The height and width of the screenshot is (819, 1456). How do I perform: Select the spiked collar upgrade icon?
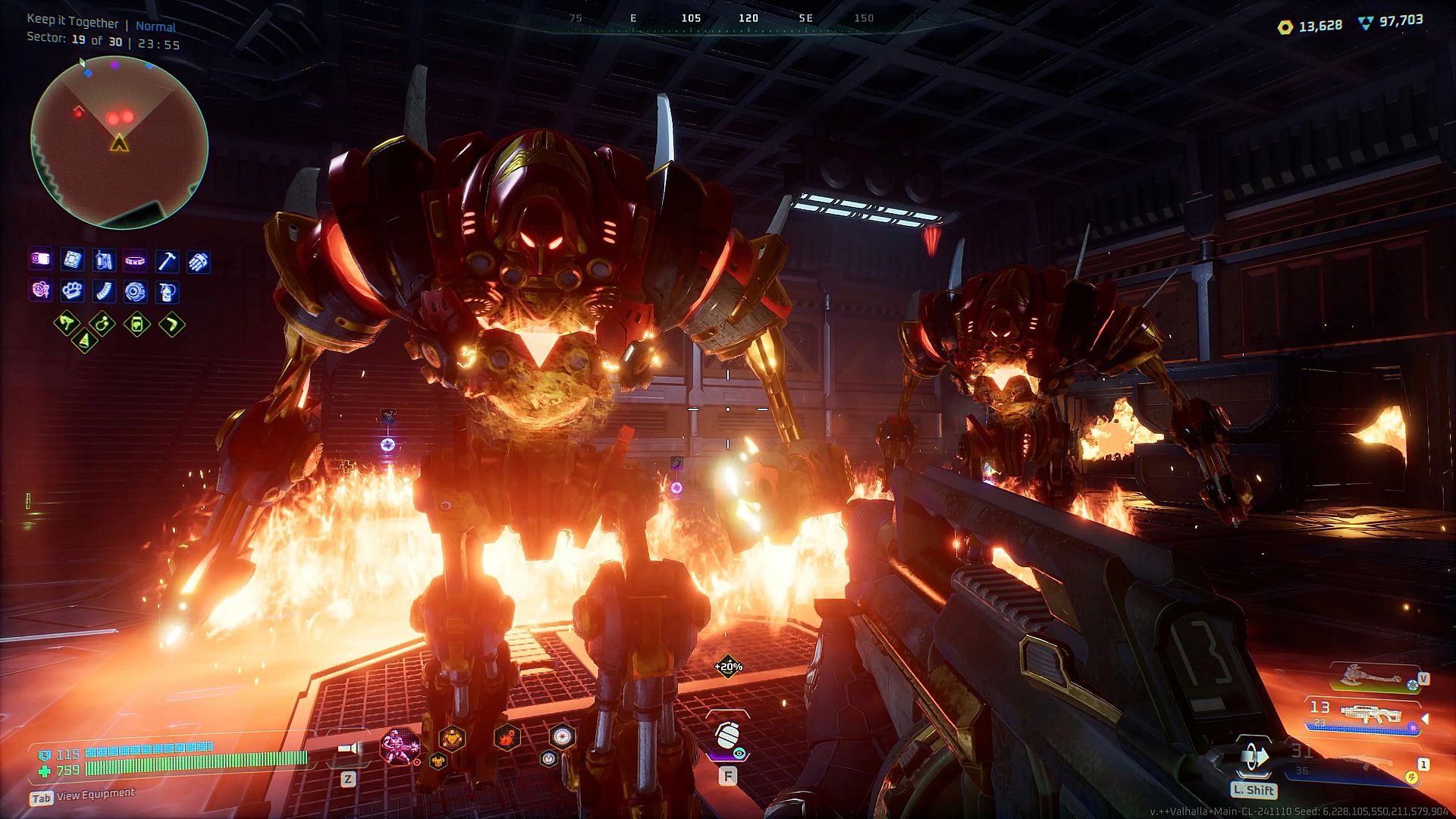135,261
